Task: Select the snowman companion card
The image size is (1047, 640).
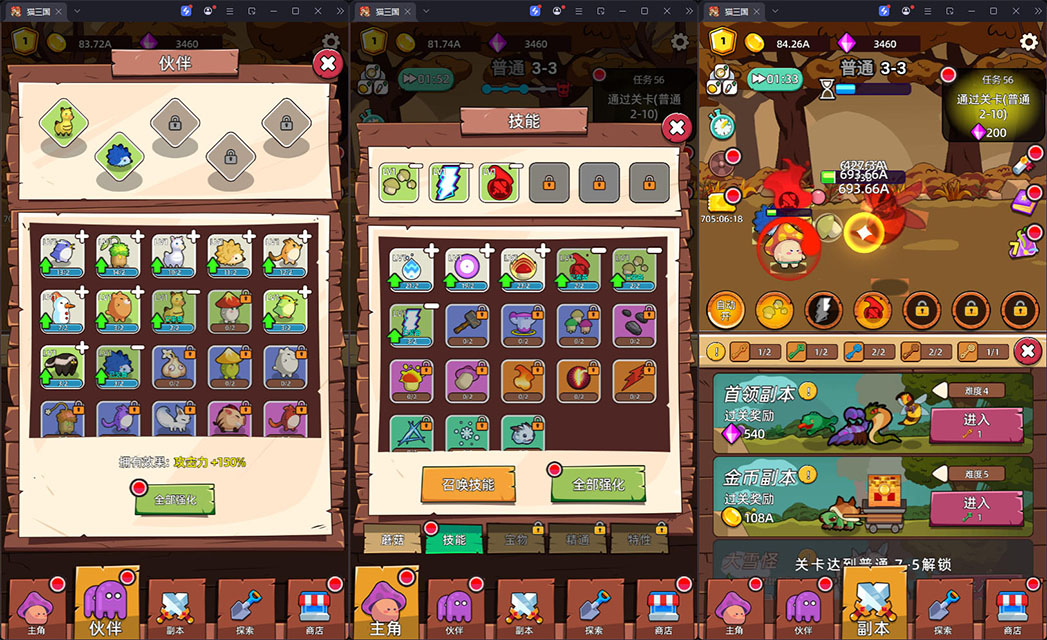Action: click(62, 311)
